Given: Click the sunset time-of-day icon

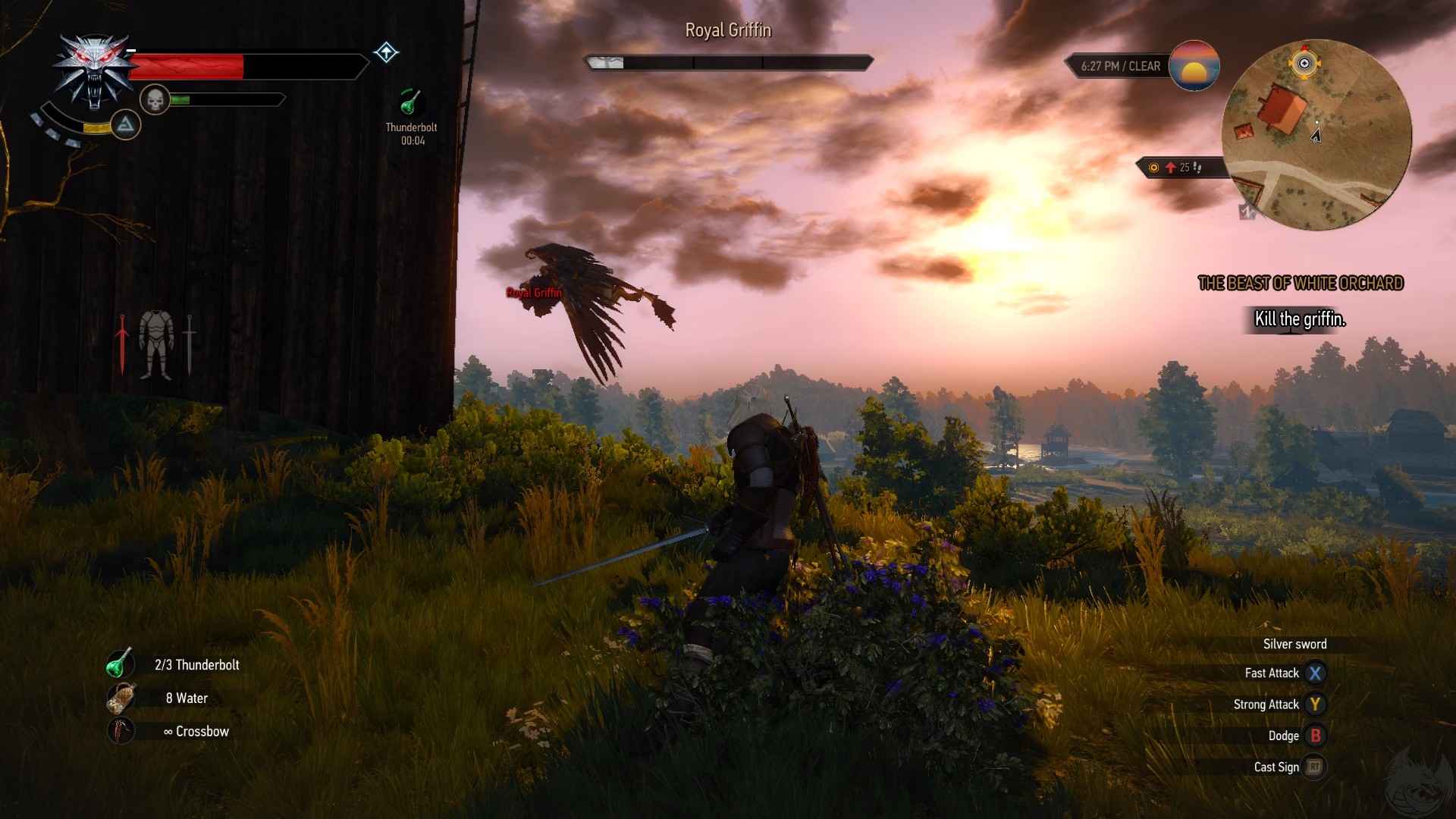Looking at the screenshot, I should coord(1194,66).
